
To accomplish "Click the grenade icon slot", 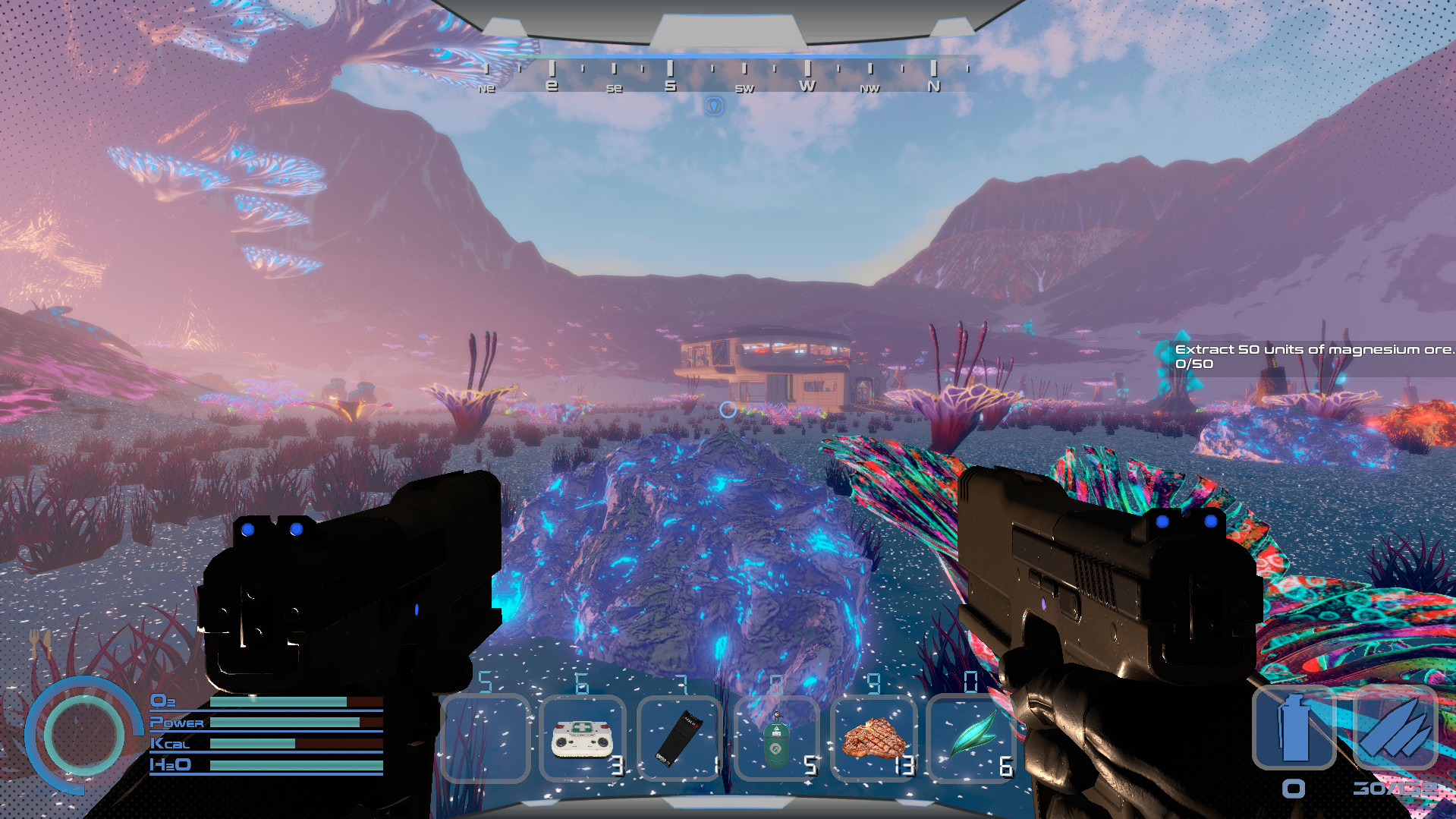I will click(x=1294, y=728).
